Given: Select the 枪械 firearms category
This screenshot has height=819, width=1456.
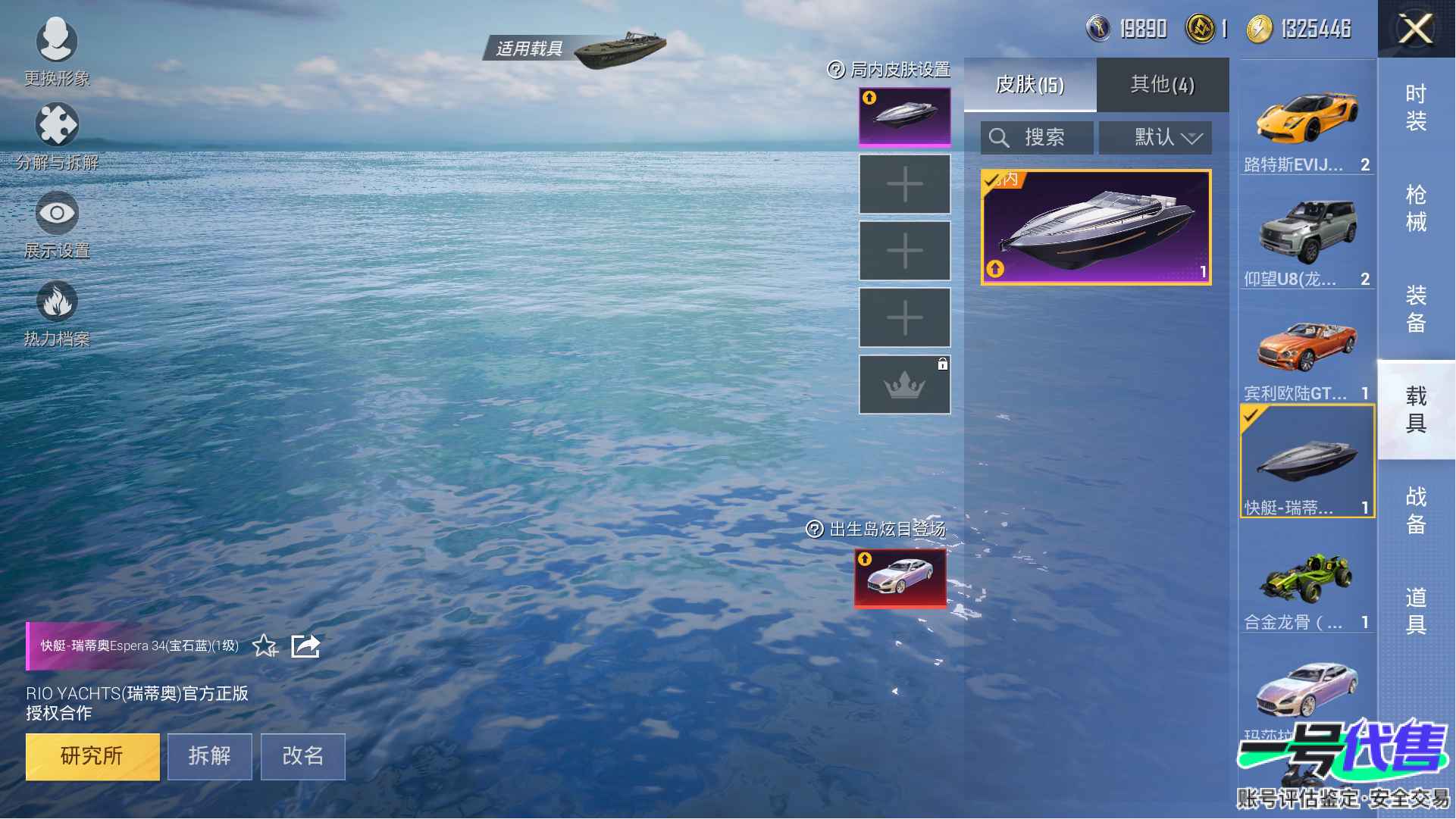Looking at the screenshot, I should 1415,208.
